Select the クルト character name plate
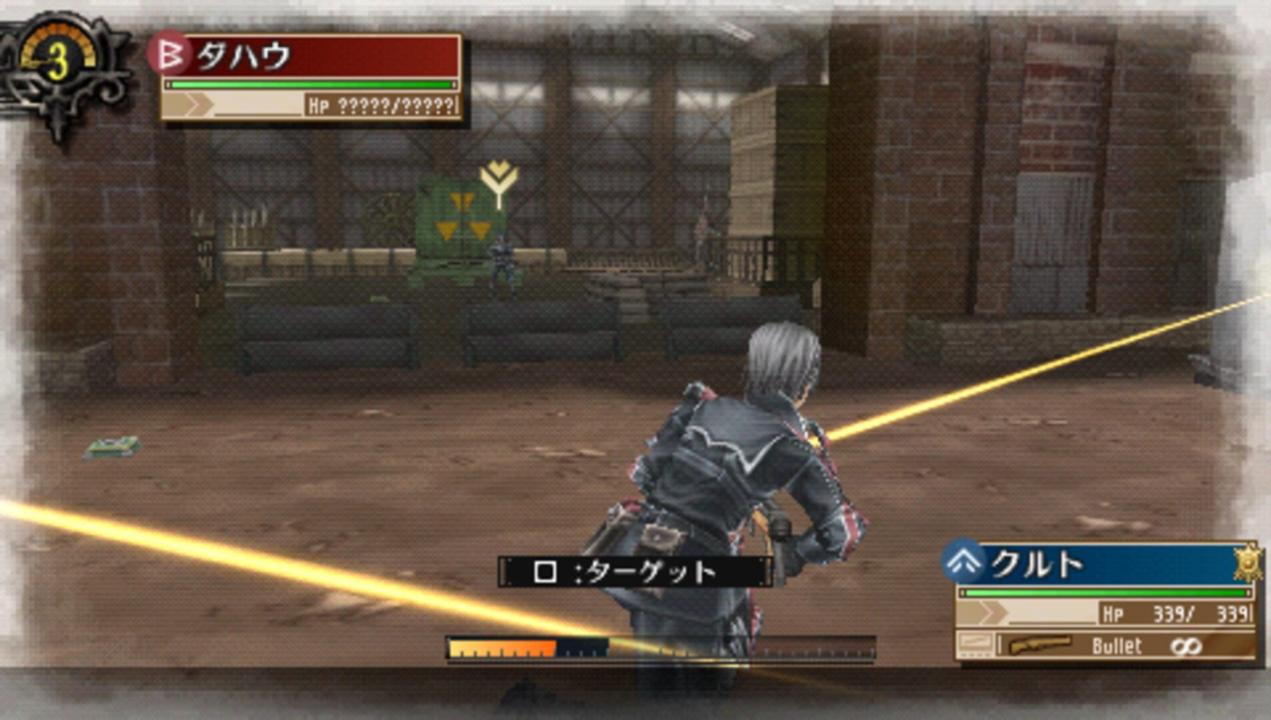Screen dimensions: 1271x720 point(1098,565)
